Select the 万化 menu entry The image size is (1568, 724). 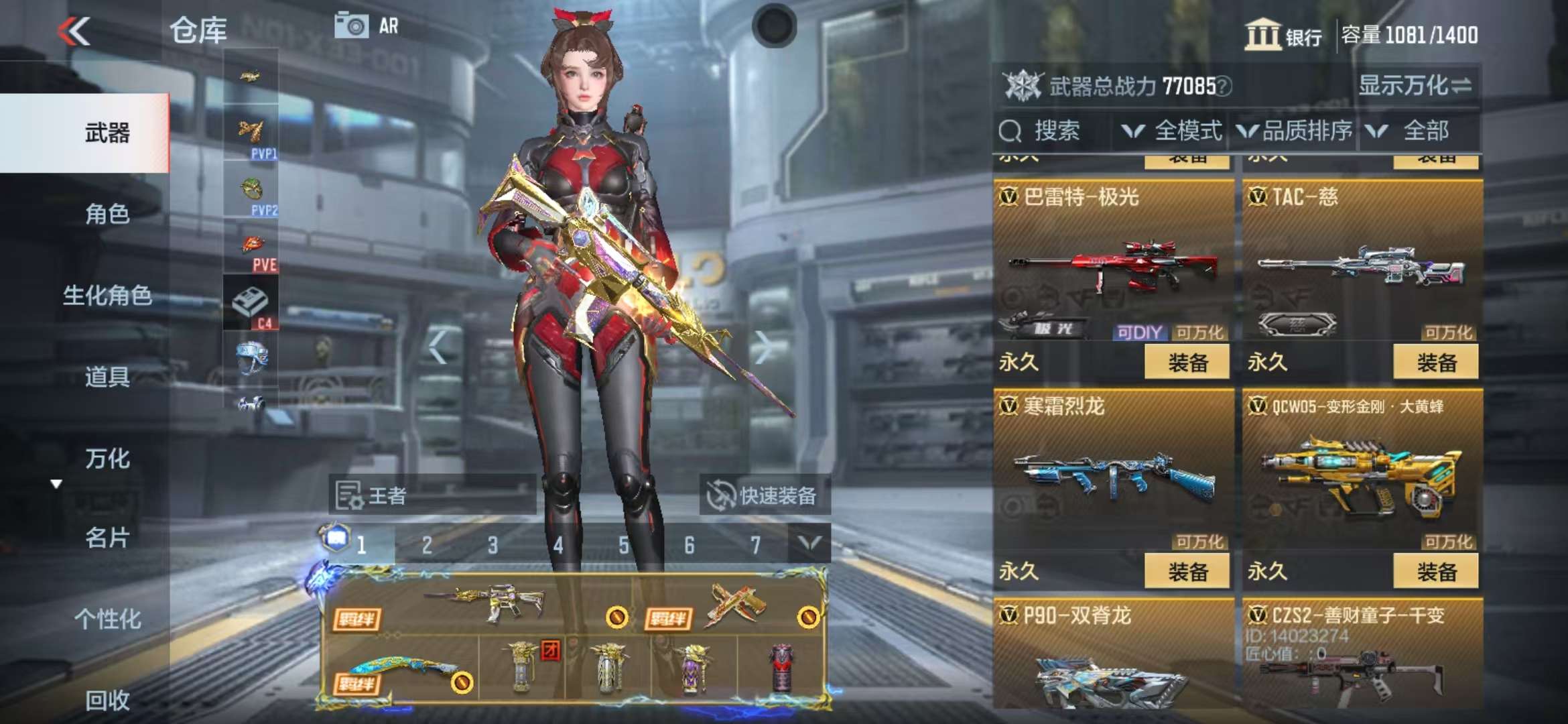pyautogui.click(x=107, y=459)
